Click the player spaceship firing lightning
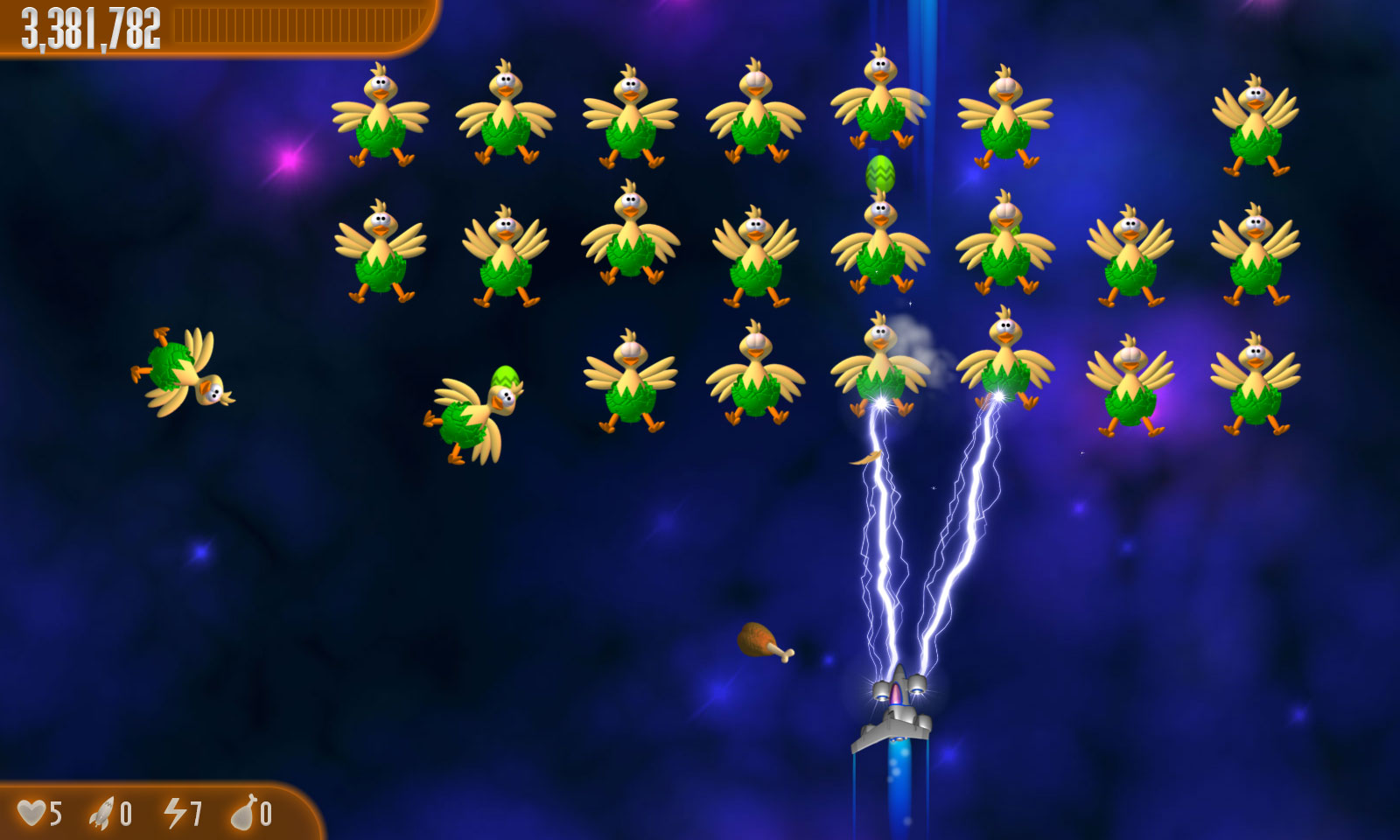This screenshot has width=1400, height=840. (897, 717)
